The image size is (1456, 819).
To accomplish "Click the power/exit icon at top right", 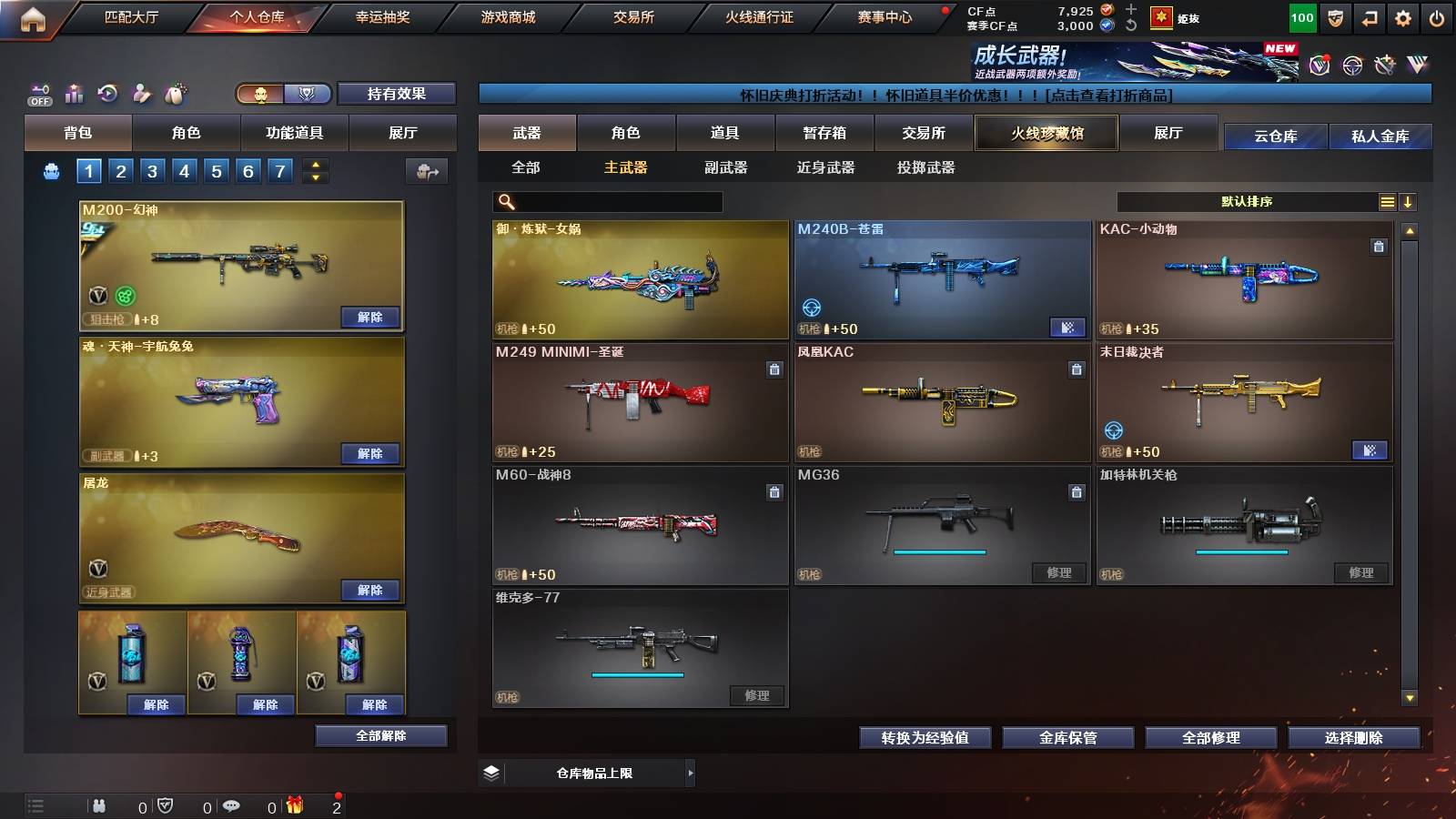I will 1434,18.
